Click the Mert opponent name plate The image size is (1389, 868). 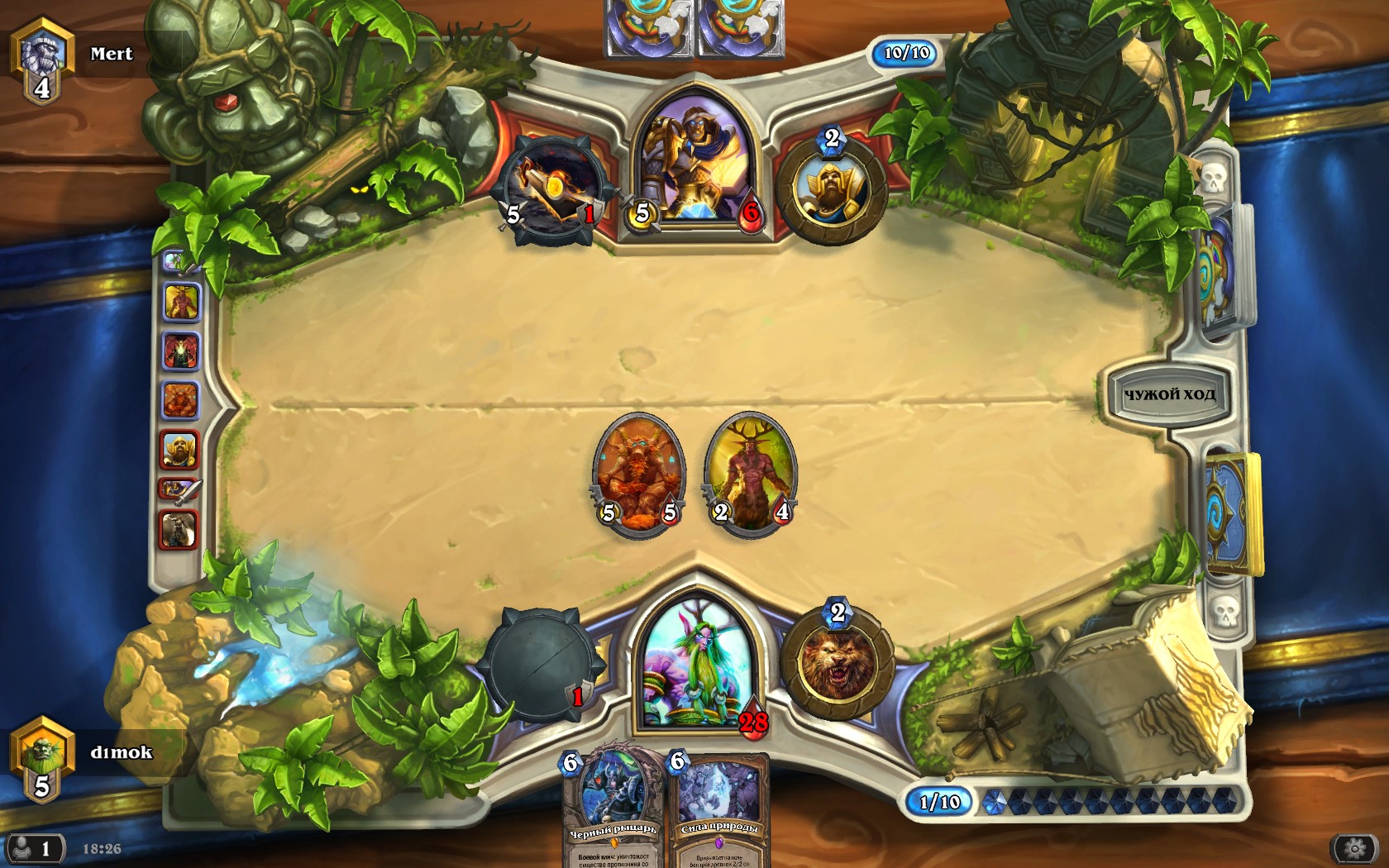point(110,55)
